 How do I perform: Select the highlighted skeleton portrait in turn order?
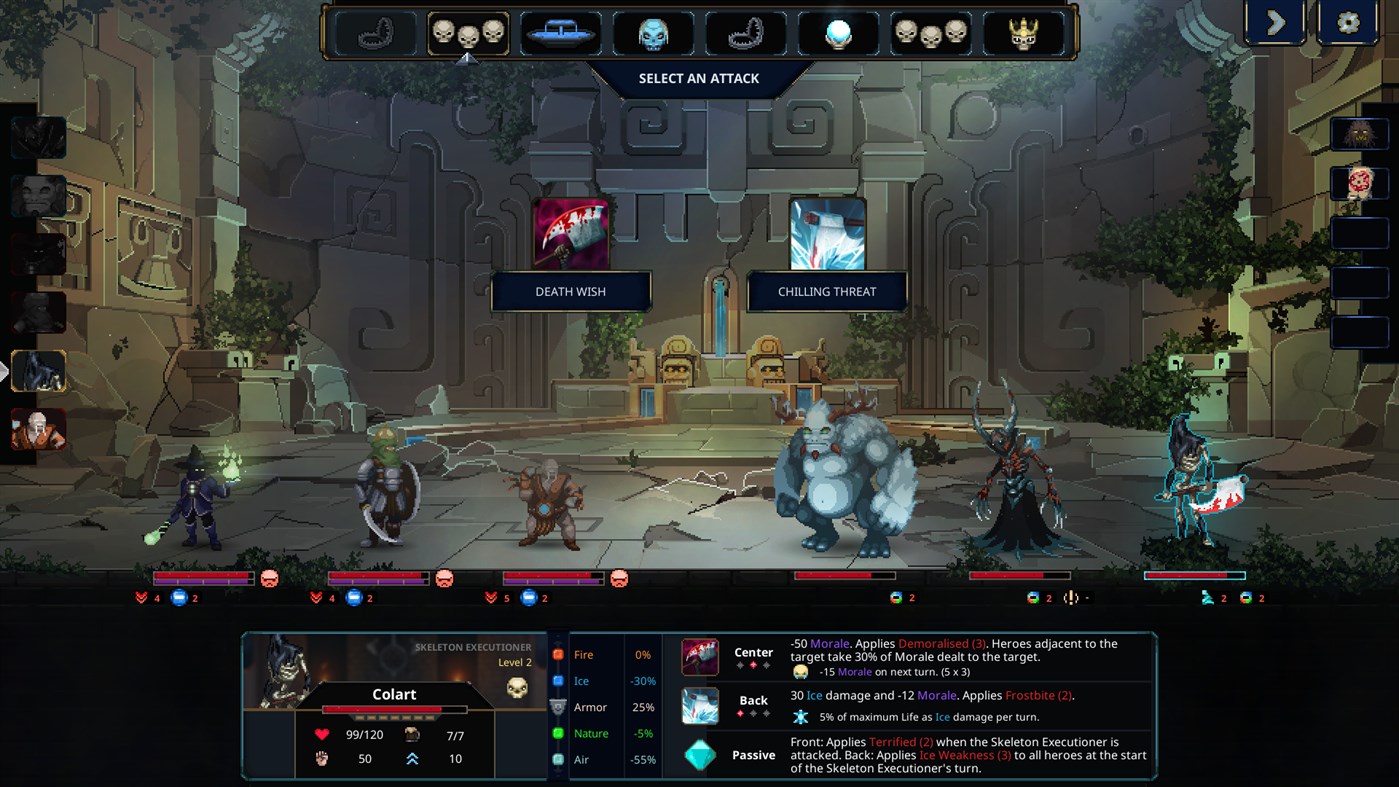pyautogui.click(x=39, y=372)
